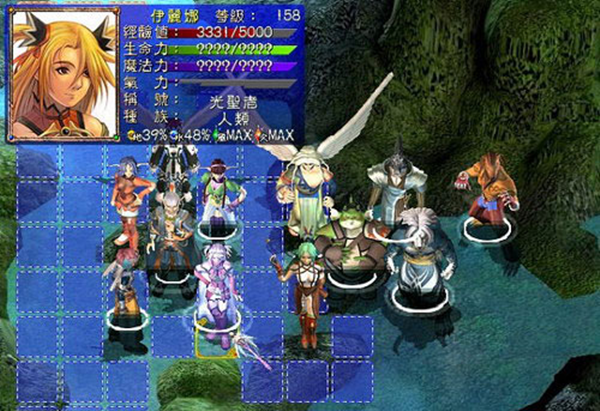
Task: Pick the orange beast unit
Action: click(x=488, y=188)
